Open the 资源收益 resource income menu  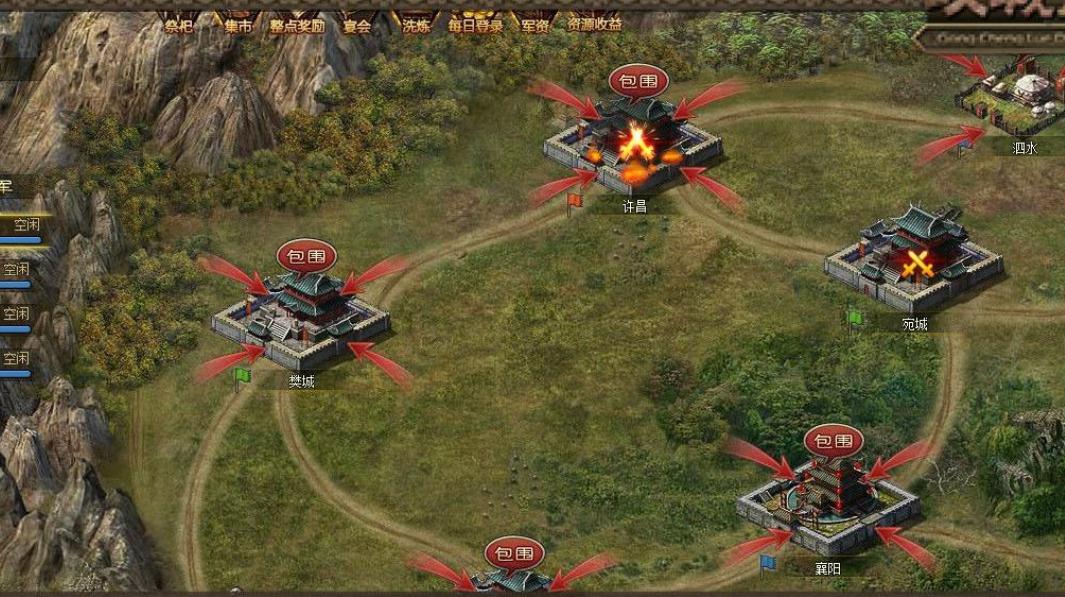(x=594, y=25)
